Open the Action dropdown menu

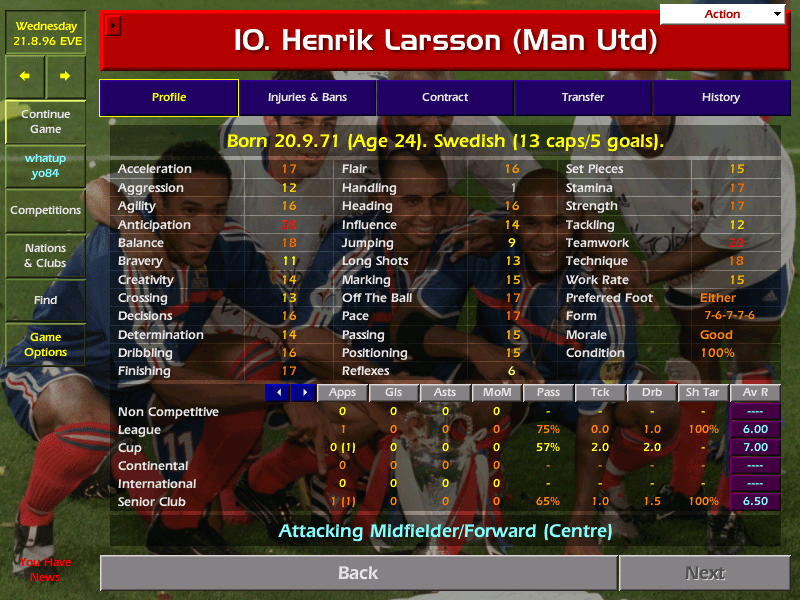click(x=722, y=14)
